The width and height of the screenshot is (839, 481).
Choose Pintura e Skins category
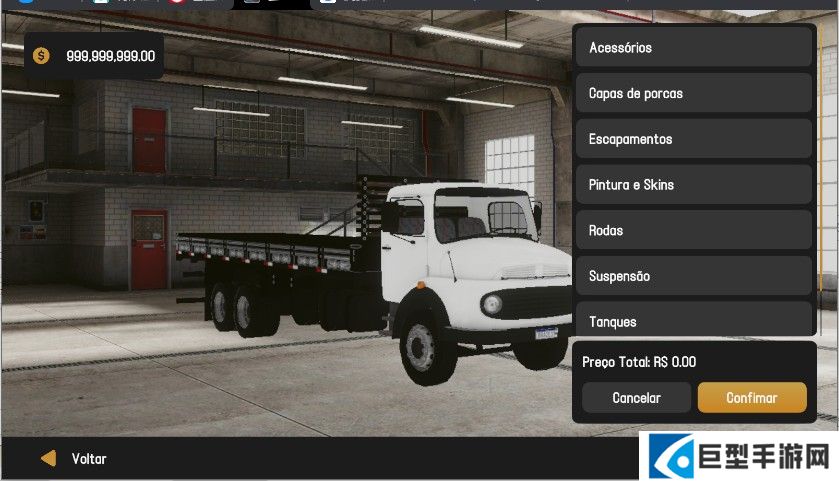coord(693,185)
